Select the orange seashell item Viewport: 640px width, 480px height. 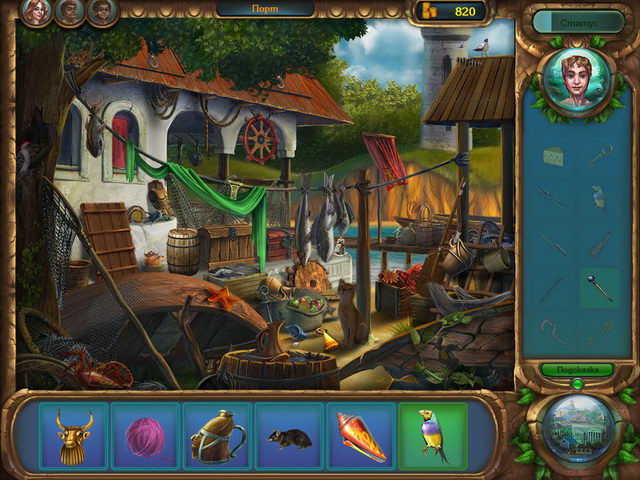(x=361, y=436)
